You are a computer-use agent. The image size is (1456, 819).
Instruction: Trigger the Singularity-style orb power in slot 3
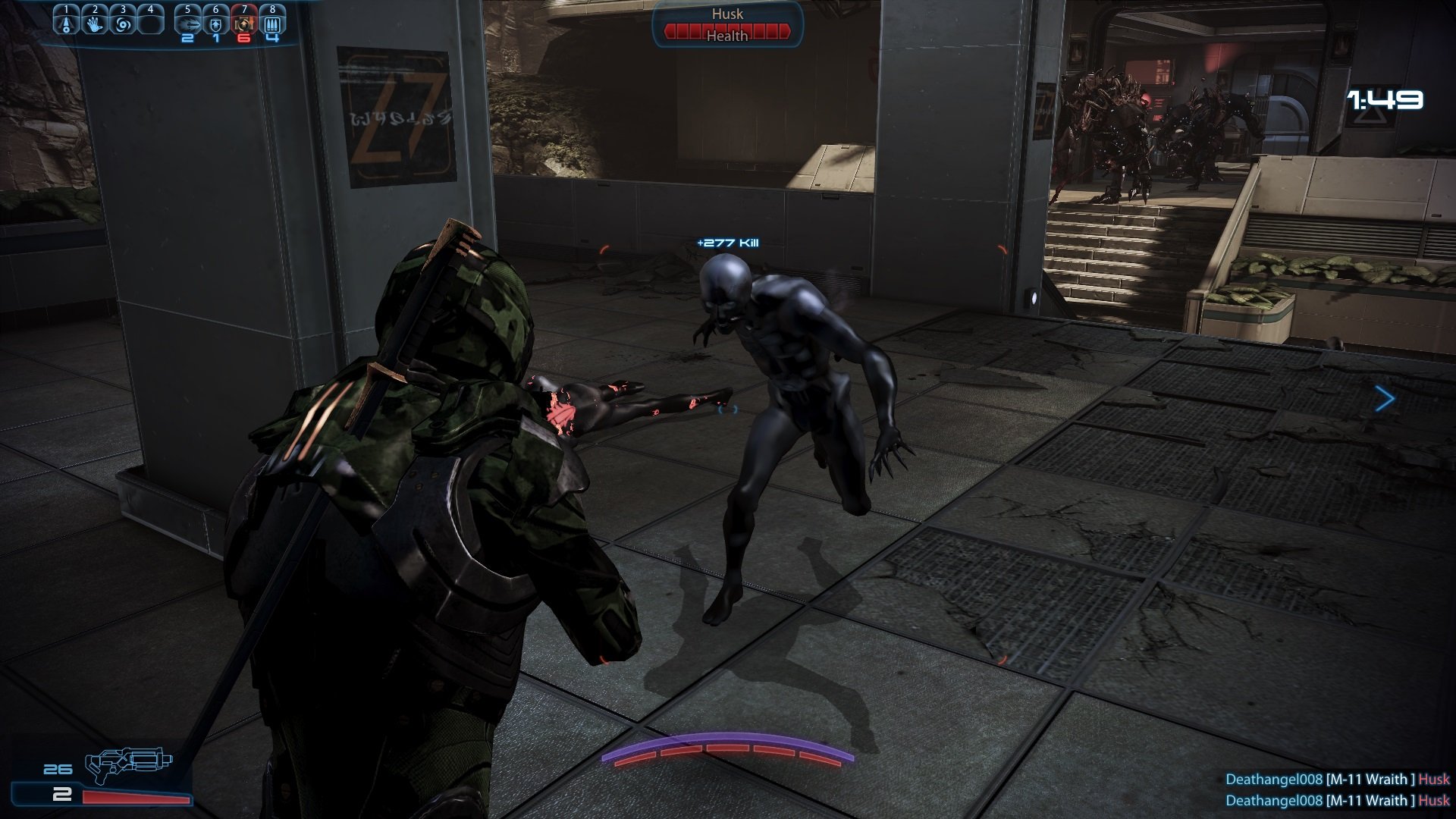123,25
